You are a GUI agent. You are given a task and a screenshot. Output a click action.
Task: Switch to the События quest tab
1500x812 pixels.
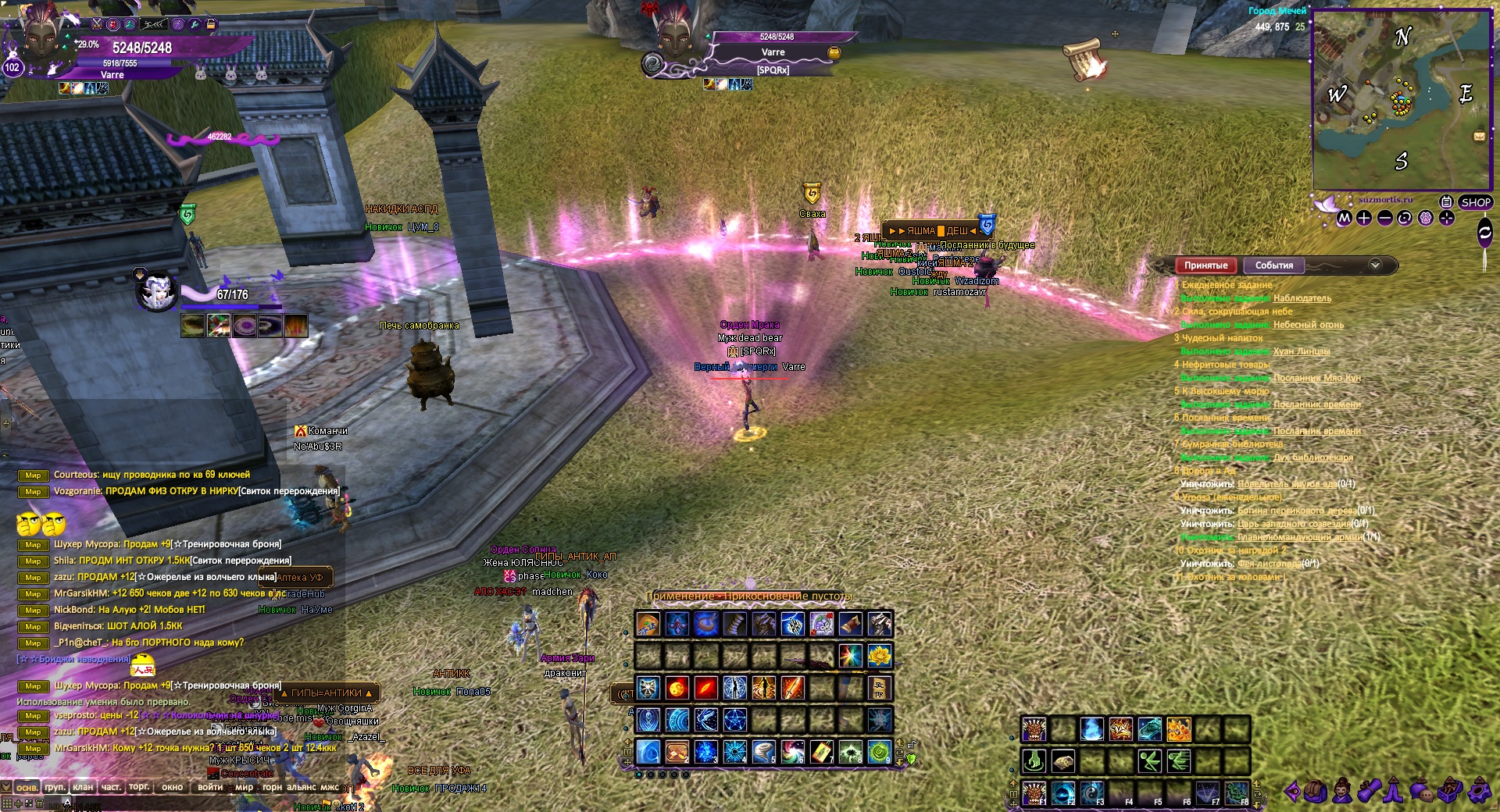[1273, 265]
